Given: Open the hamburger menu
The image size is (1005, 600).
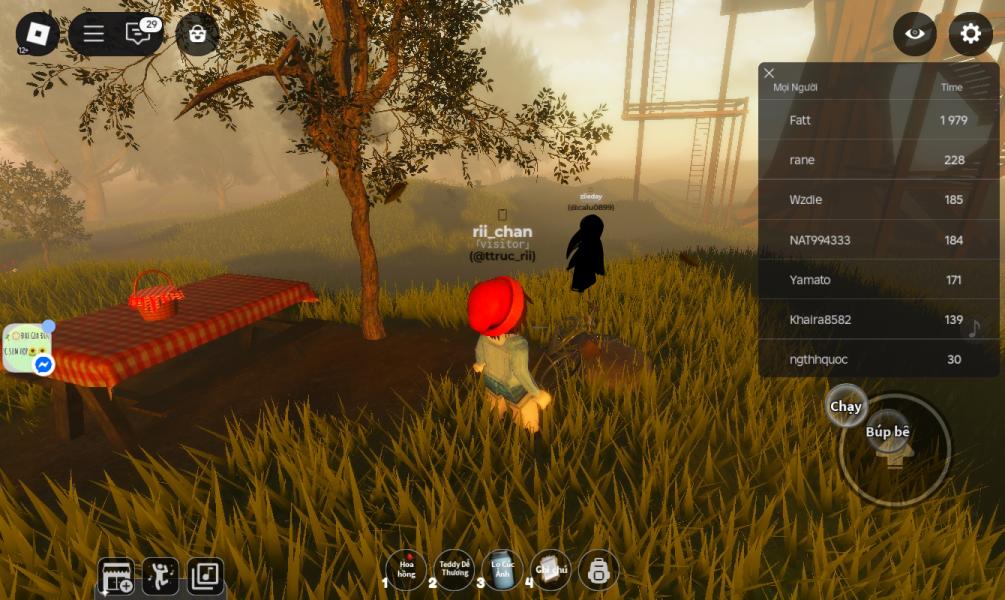Looking at the screenshot, I should coord(93,34).
